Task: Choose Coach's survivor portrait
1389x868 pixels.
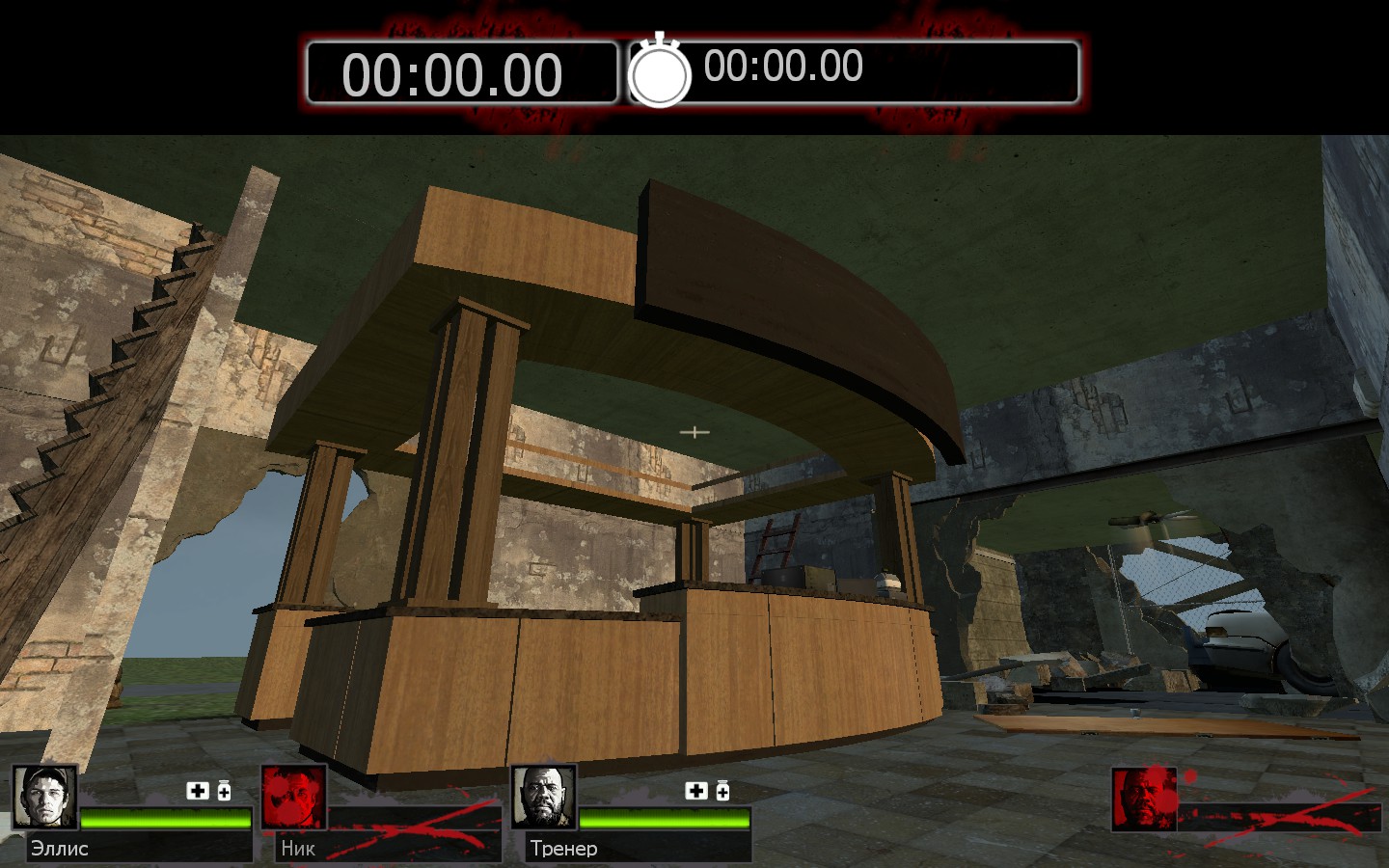Action: 543,797
